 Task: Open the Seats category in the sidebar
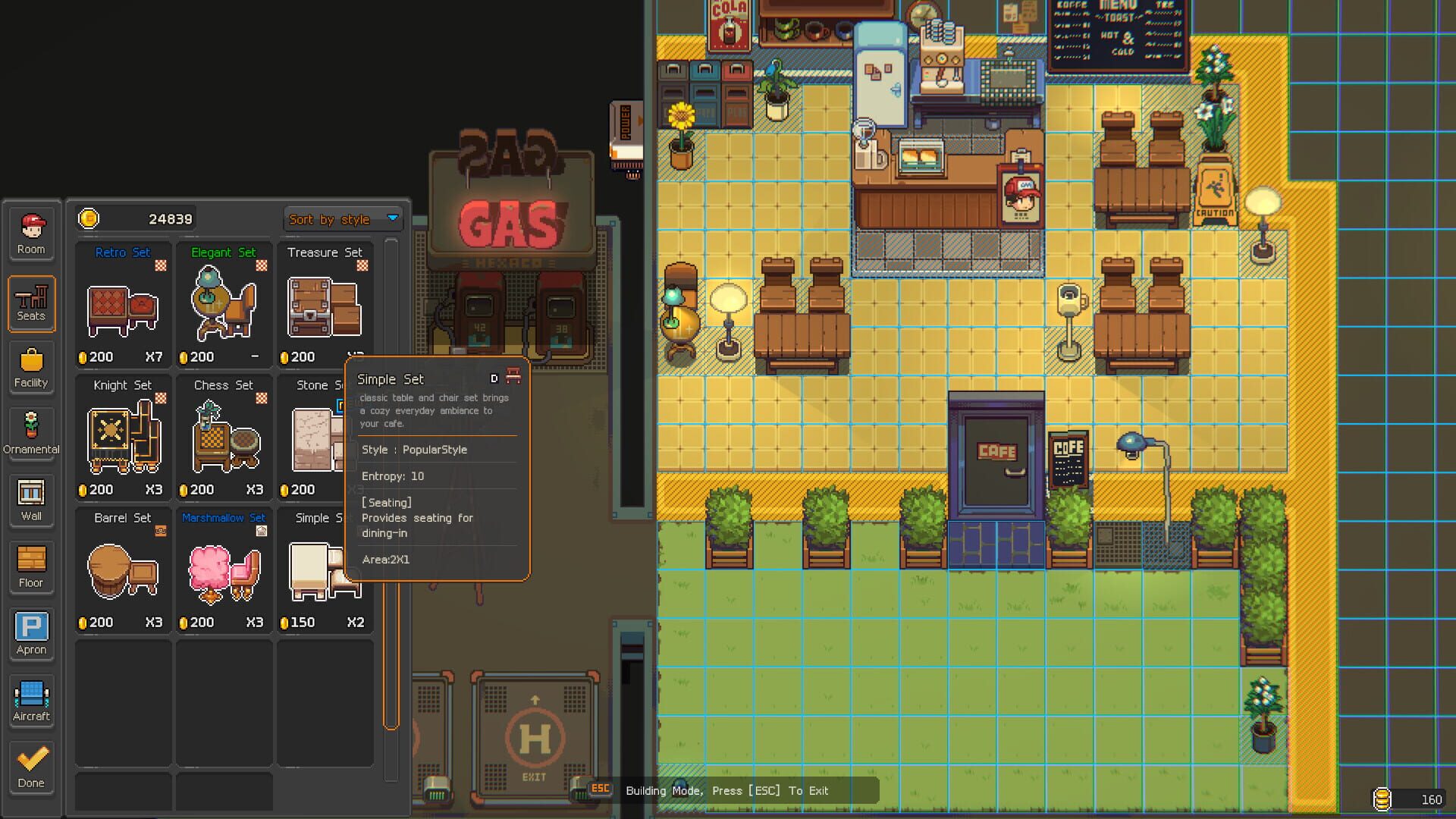pos(31,303)
